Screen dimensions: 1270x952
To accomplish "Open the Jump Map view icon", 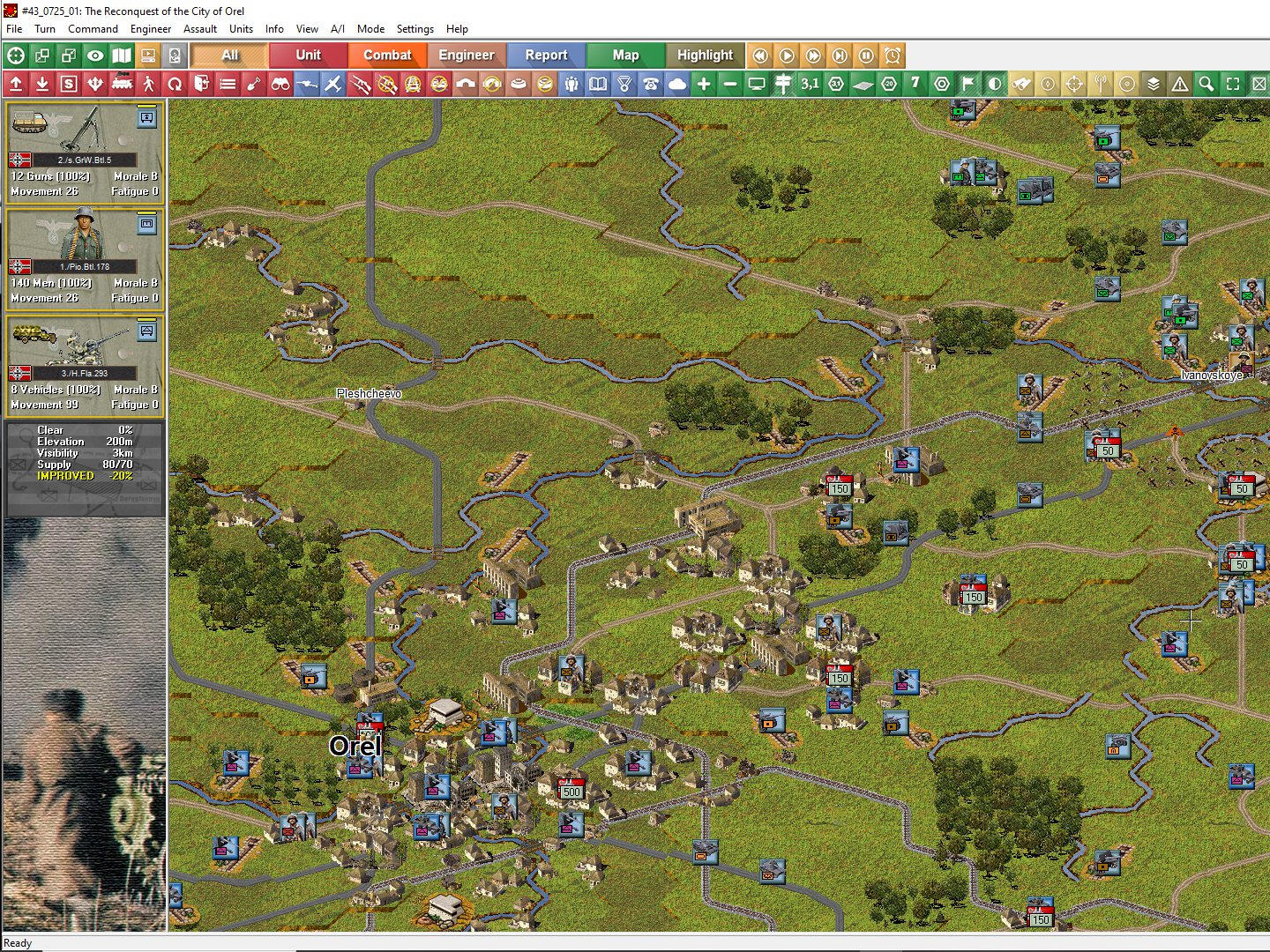I will coord(121,55).
